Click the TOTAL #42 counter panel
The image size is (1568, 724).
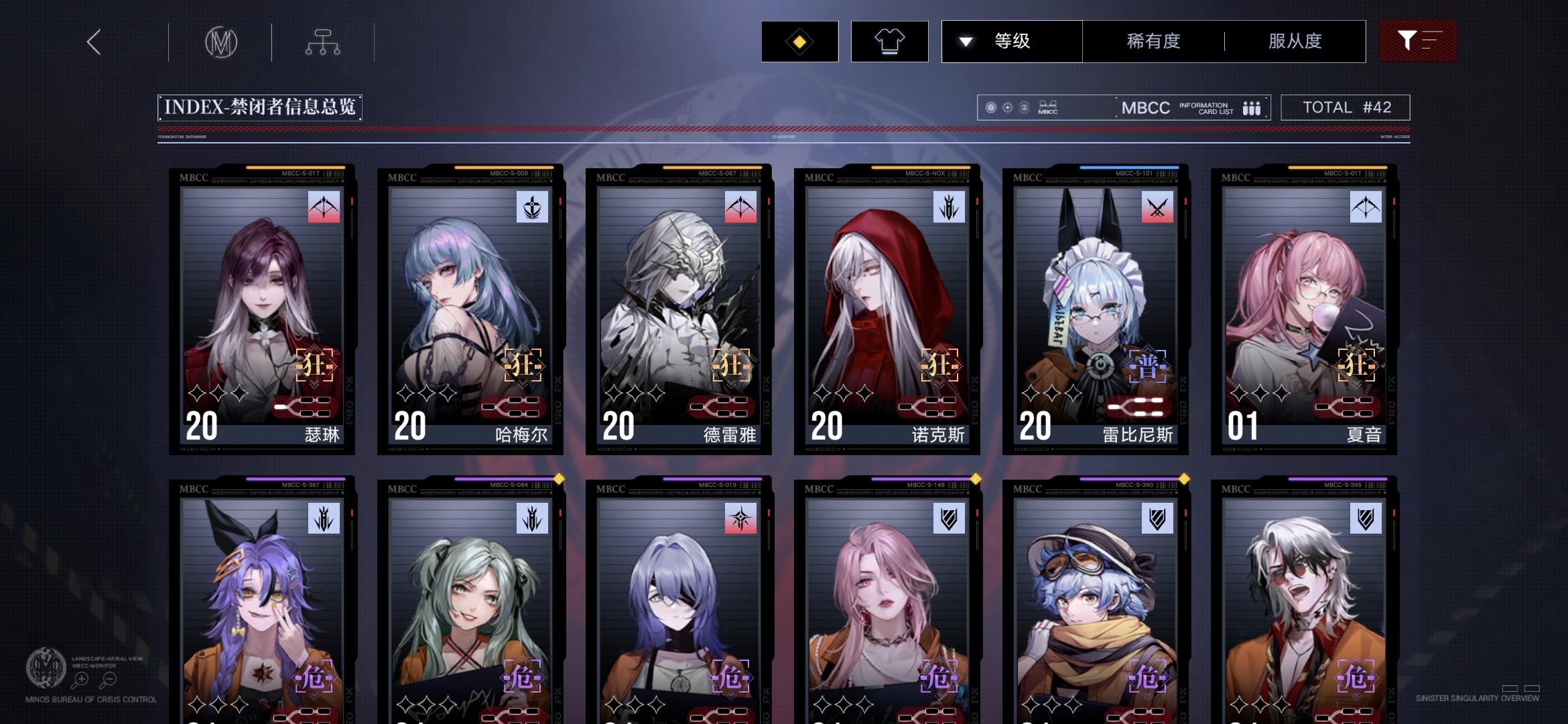[1345, 107]
